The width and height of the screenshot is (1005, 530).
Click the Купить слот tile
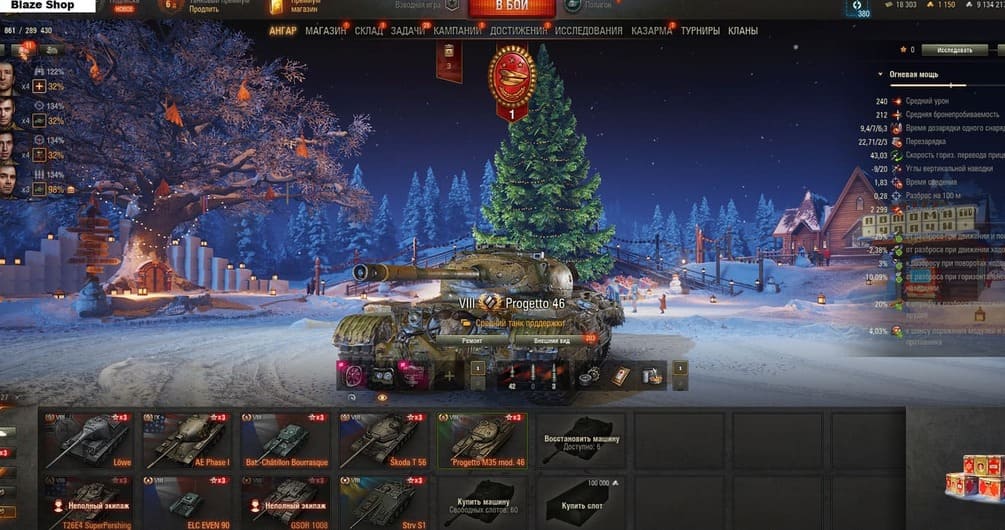point(580,500)
